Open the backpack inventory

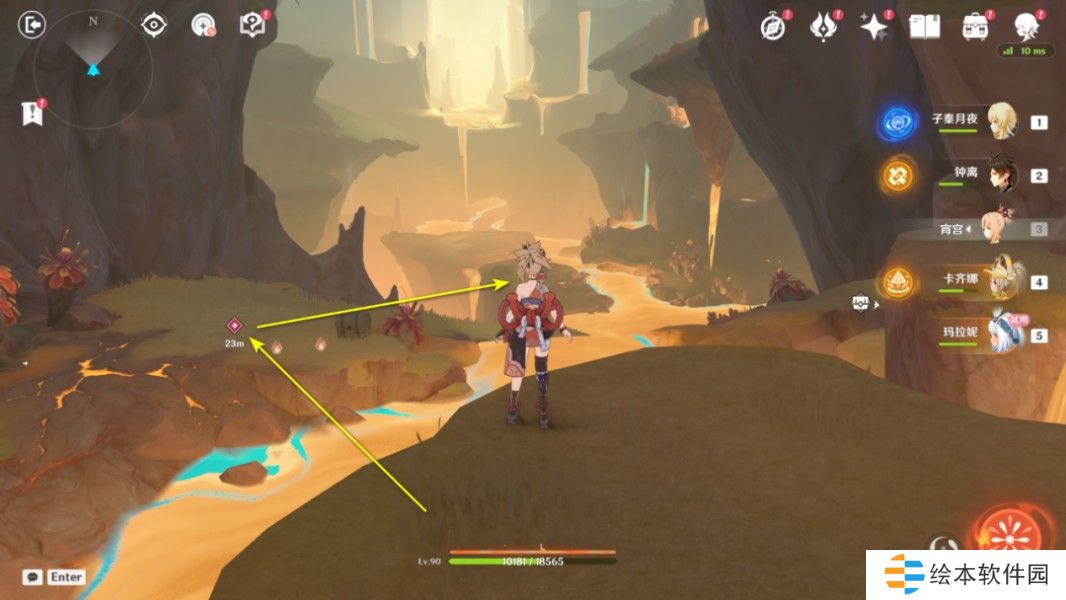(x=976, y=27)
